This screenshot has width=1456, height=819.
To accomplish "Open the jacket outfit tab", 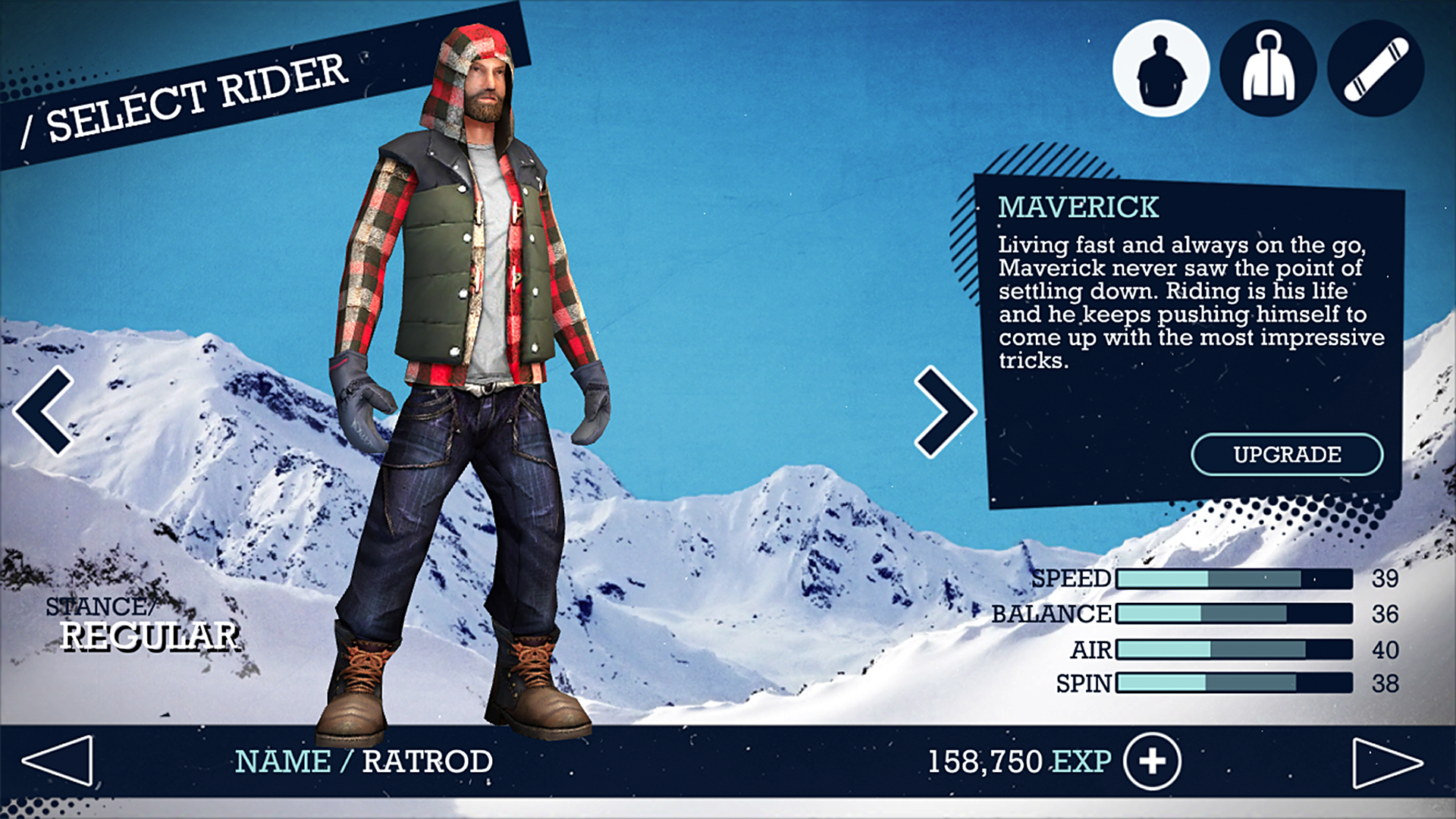I will click(x=1268, y=69).
